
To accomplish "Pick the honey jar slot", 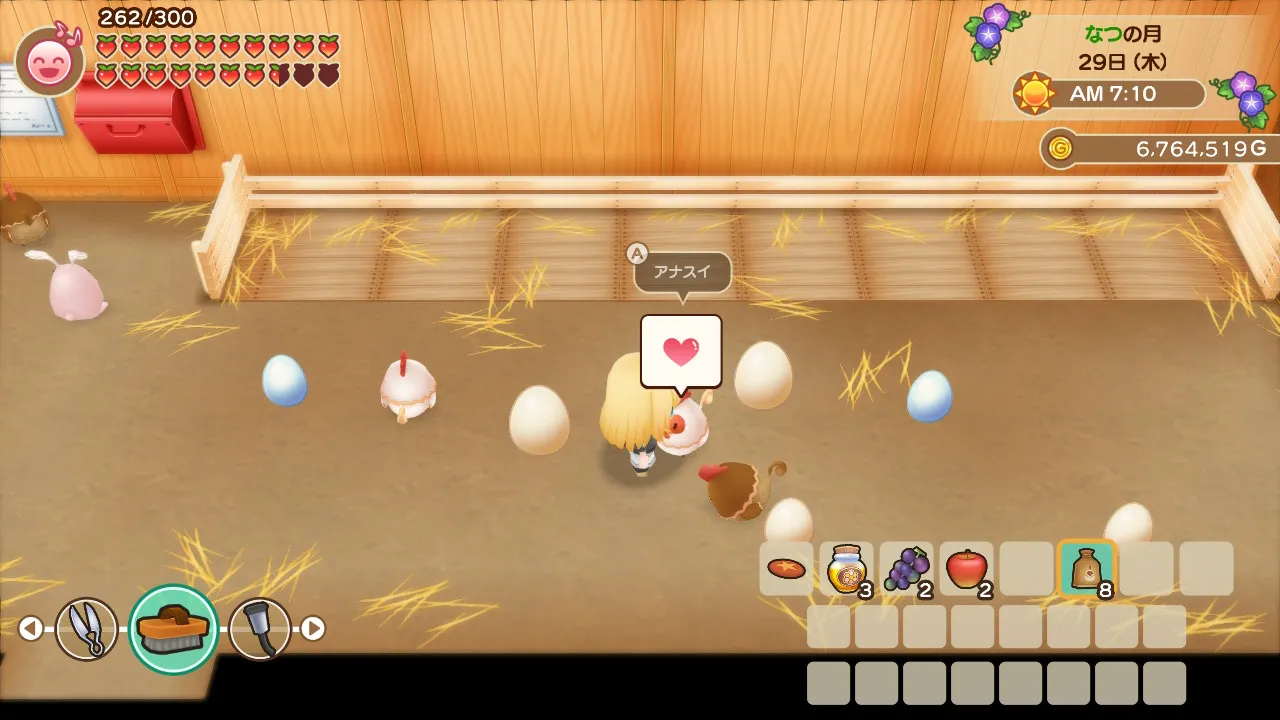I will click(x=847, y=569).
